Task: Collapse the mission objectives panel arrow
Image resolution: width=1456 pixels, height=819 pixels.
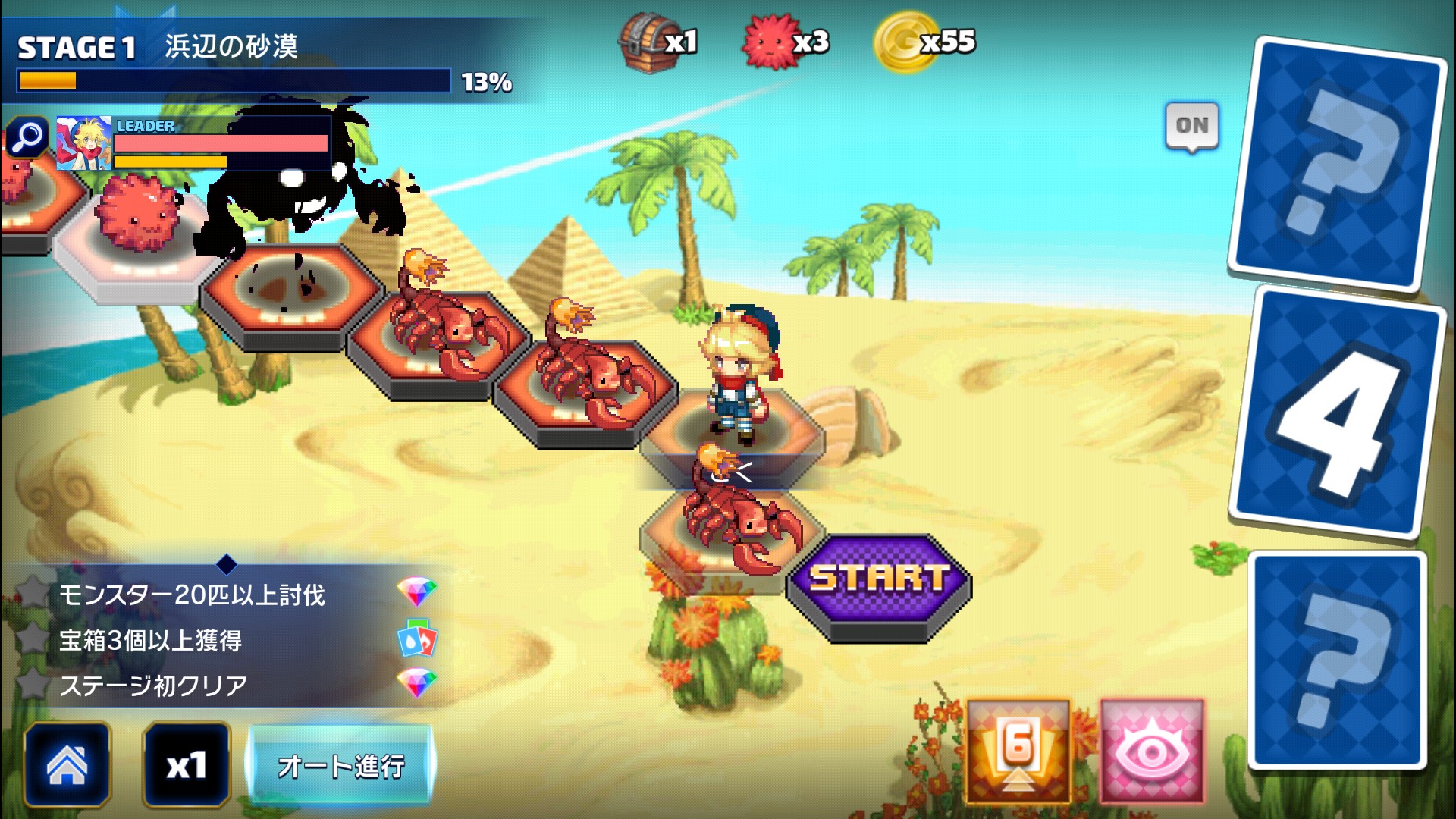Action: (x=227, y=564)
